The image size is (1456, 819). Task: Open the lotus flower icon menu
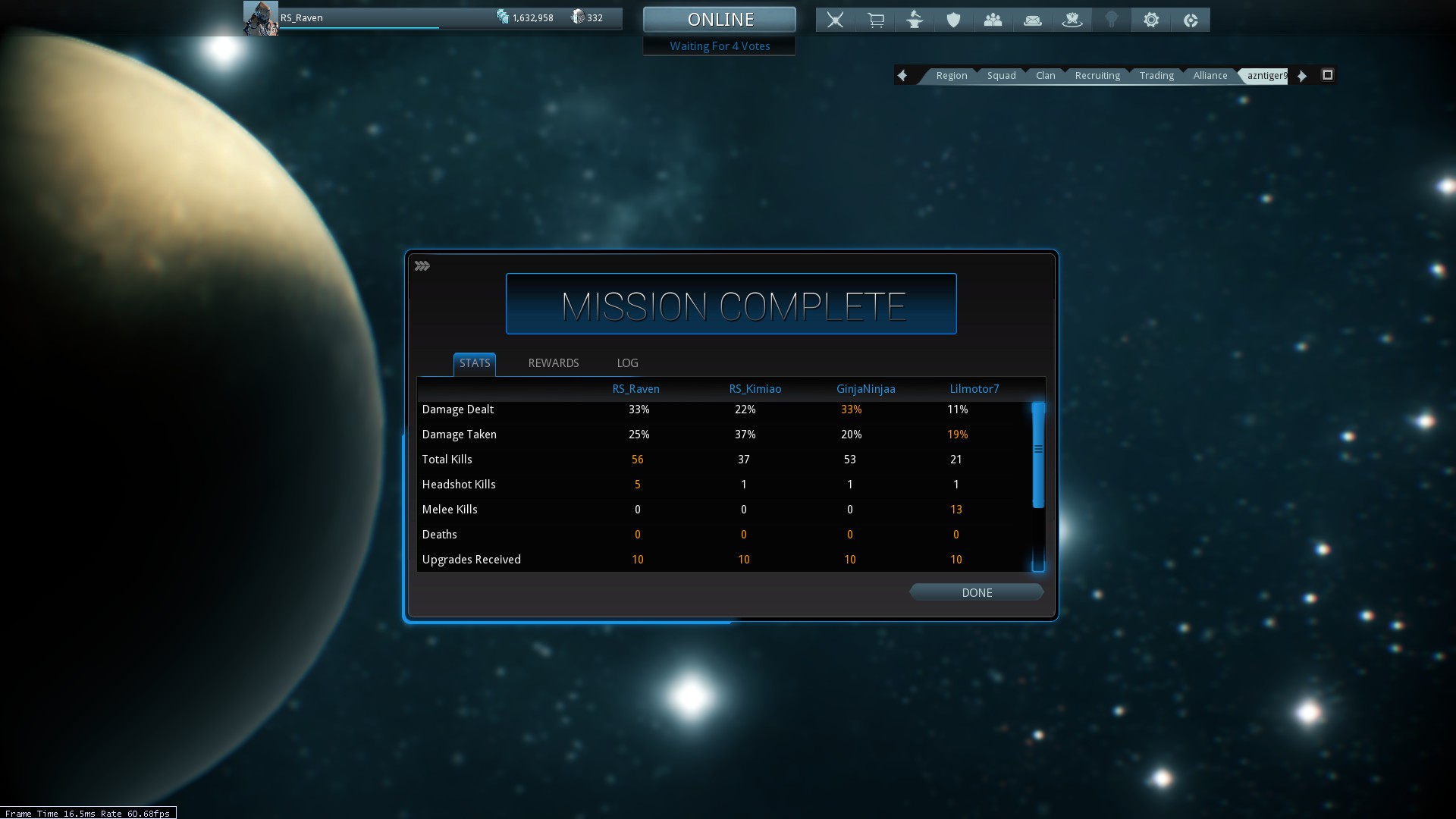pyautogui.click(x=1072, y=20)
